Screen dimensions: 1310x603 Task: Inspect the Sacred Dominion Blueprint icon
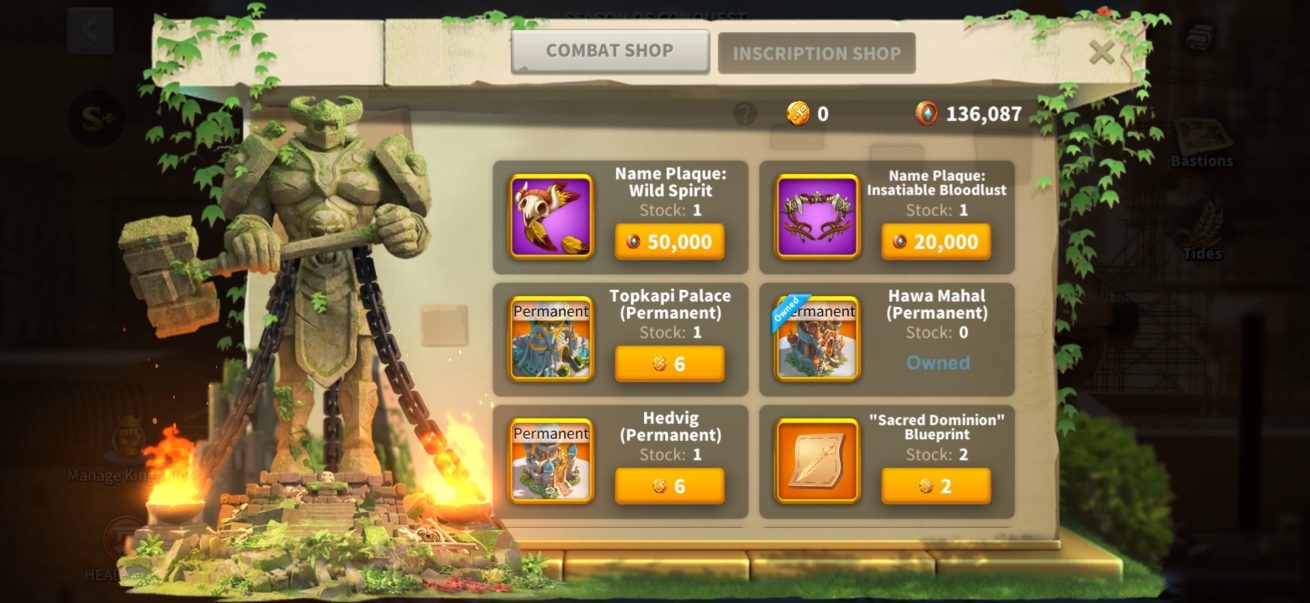[818, 461]
